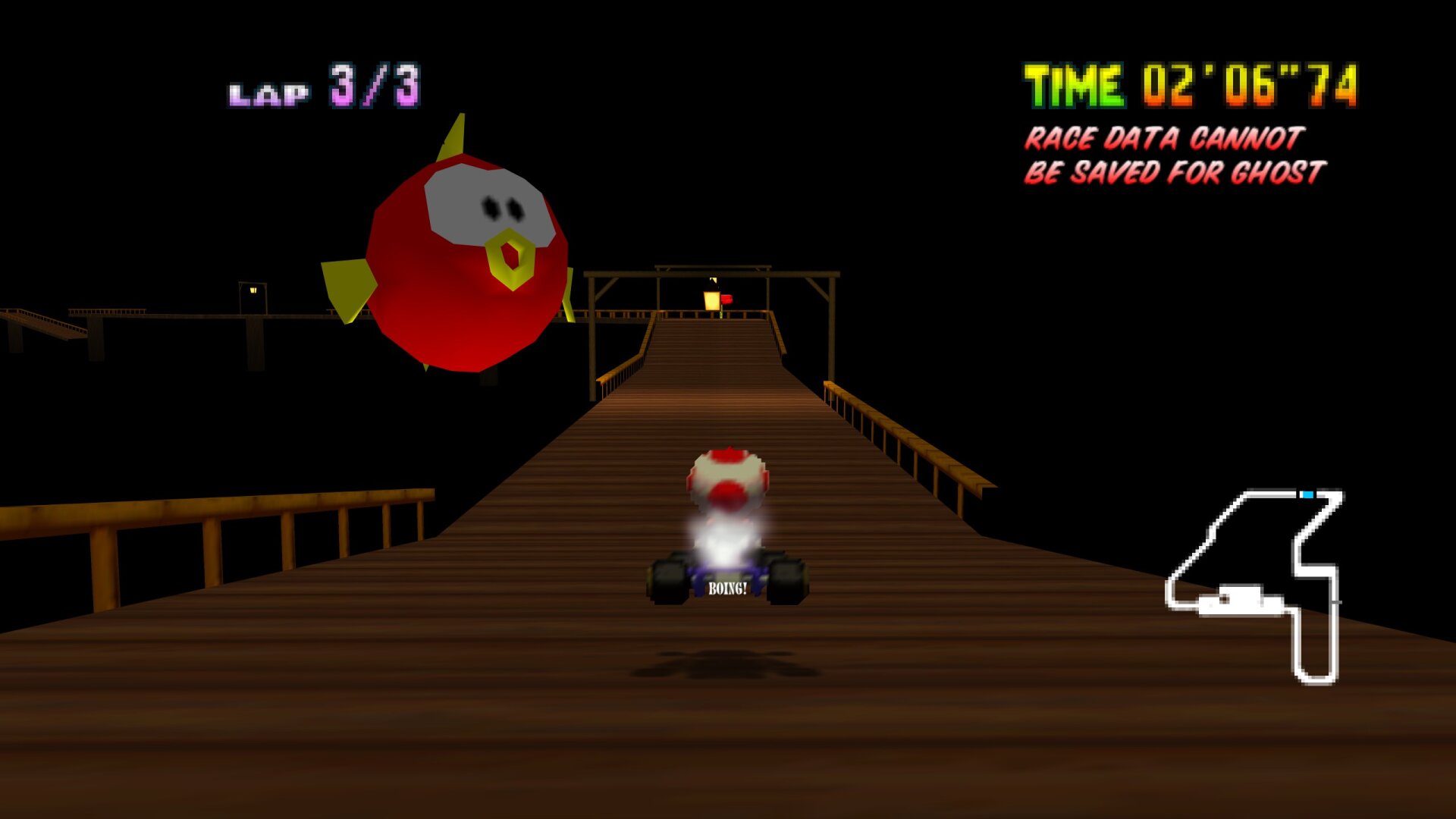Click the white track outline minimap
Viewport: 1456px width, 819px height.
click(1253, 585)
